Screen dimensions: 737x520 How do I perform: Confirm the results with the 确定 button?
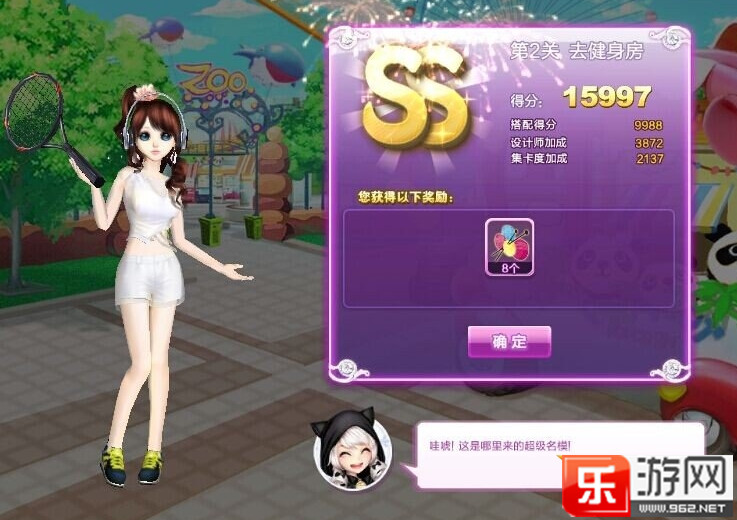[509, 342]
